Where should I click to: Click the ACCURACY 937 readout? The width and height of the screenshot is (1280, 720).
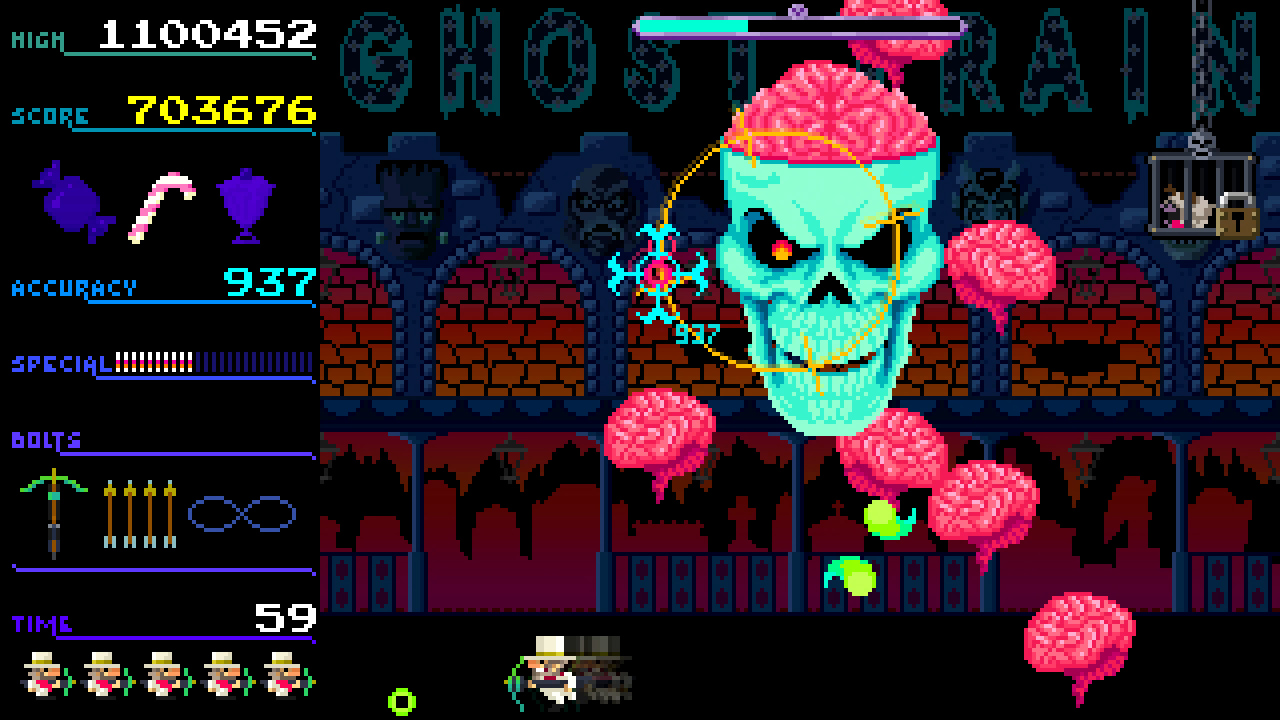(270, 285)
